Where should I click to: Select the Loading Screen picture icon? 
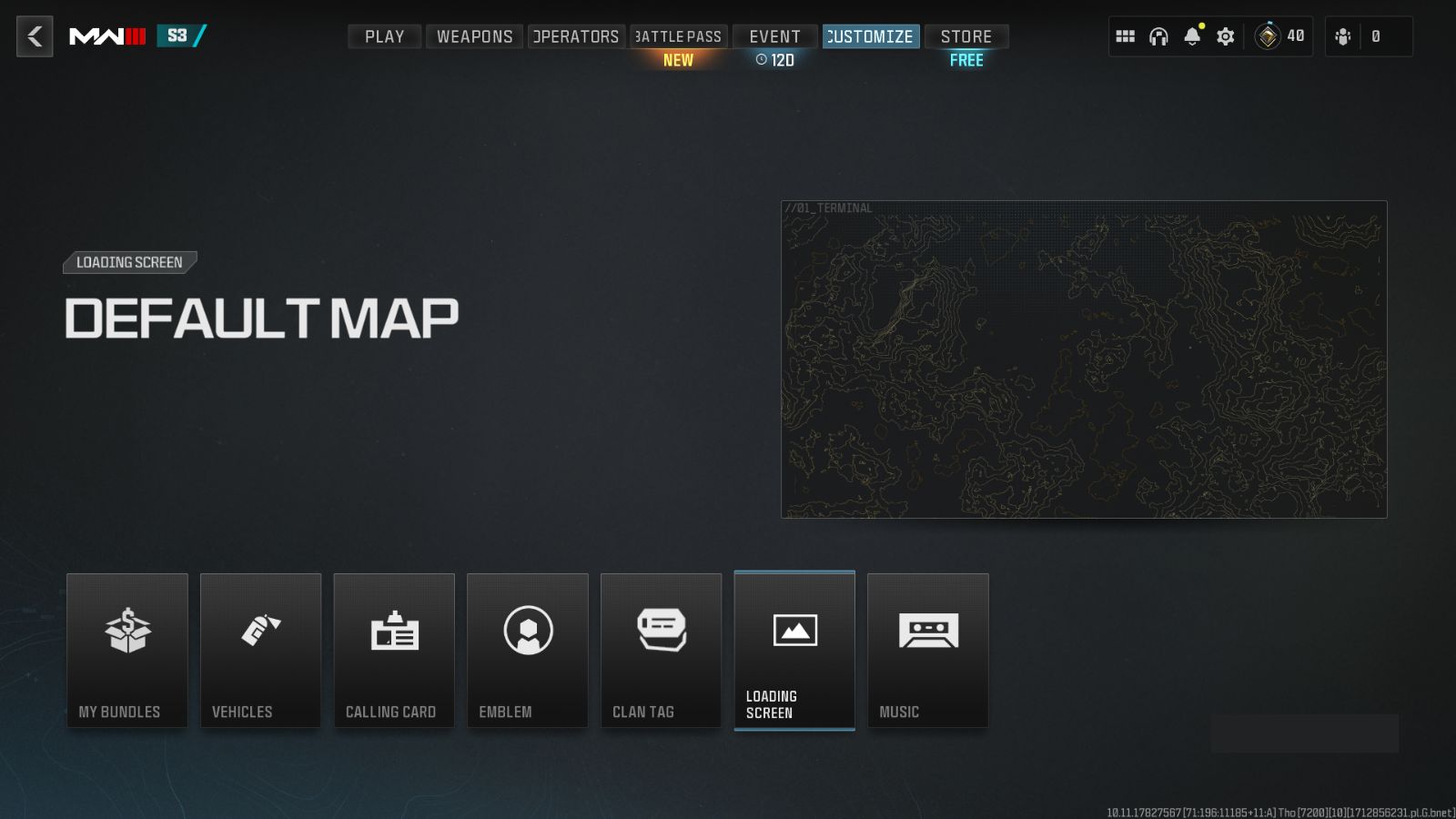coord(794,630)
